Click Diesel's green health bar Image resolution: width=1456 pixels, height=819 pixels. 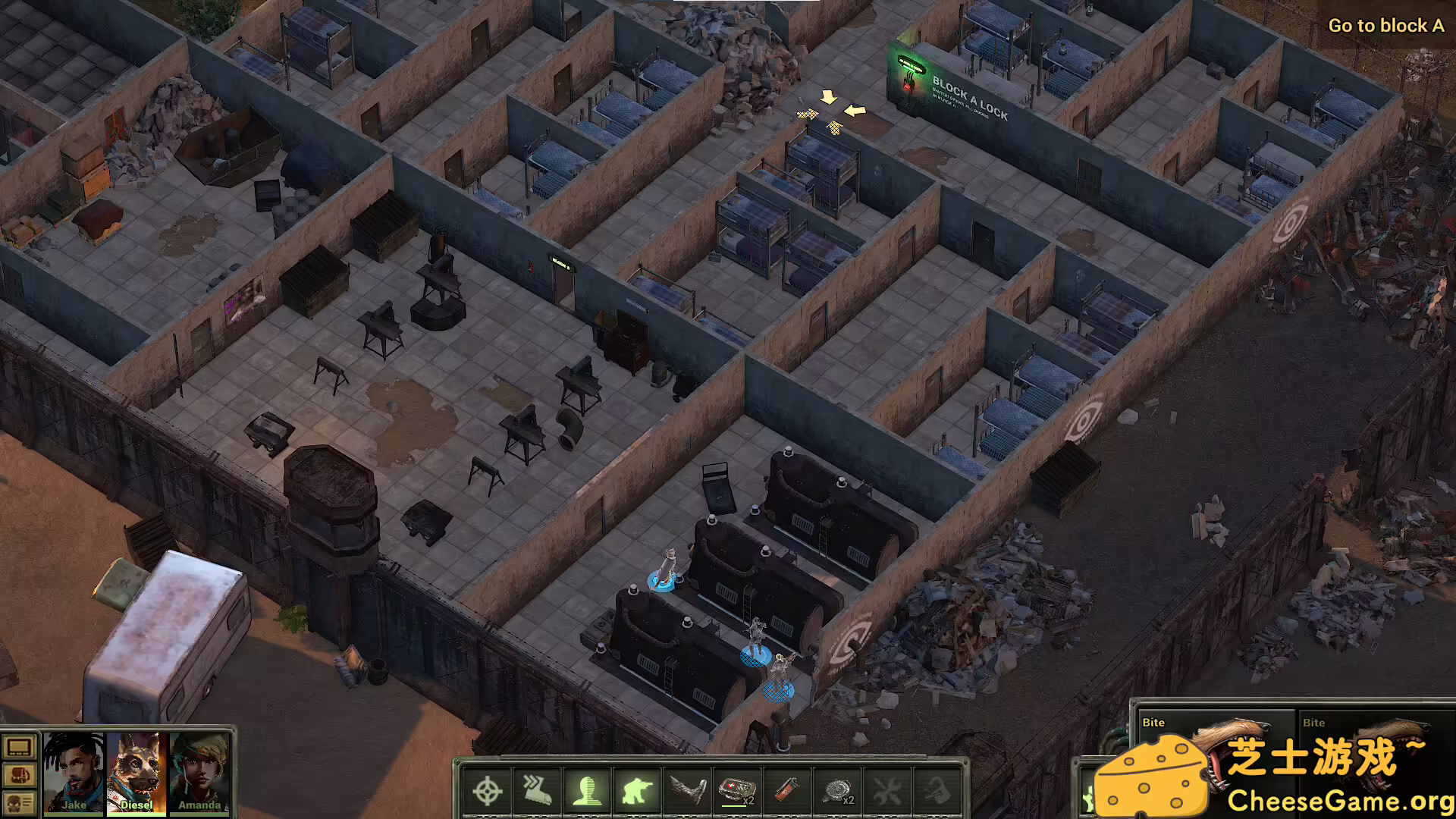click(x=136, y=816)
